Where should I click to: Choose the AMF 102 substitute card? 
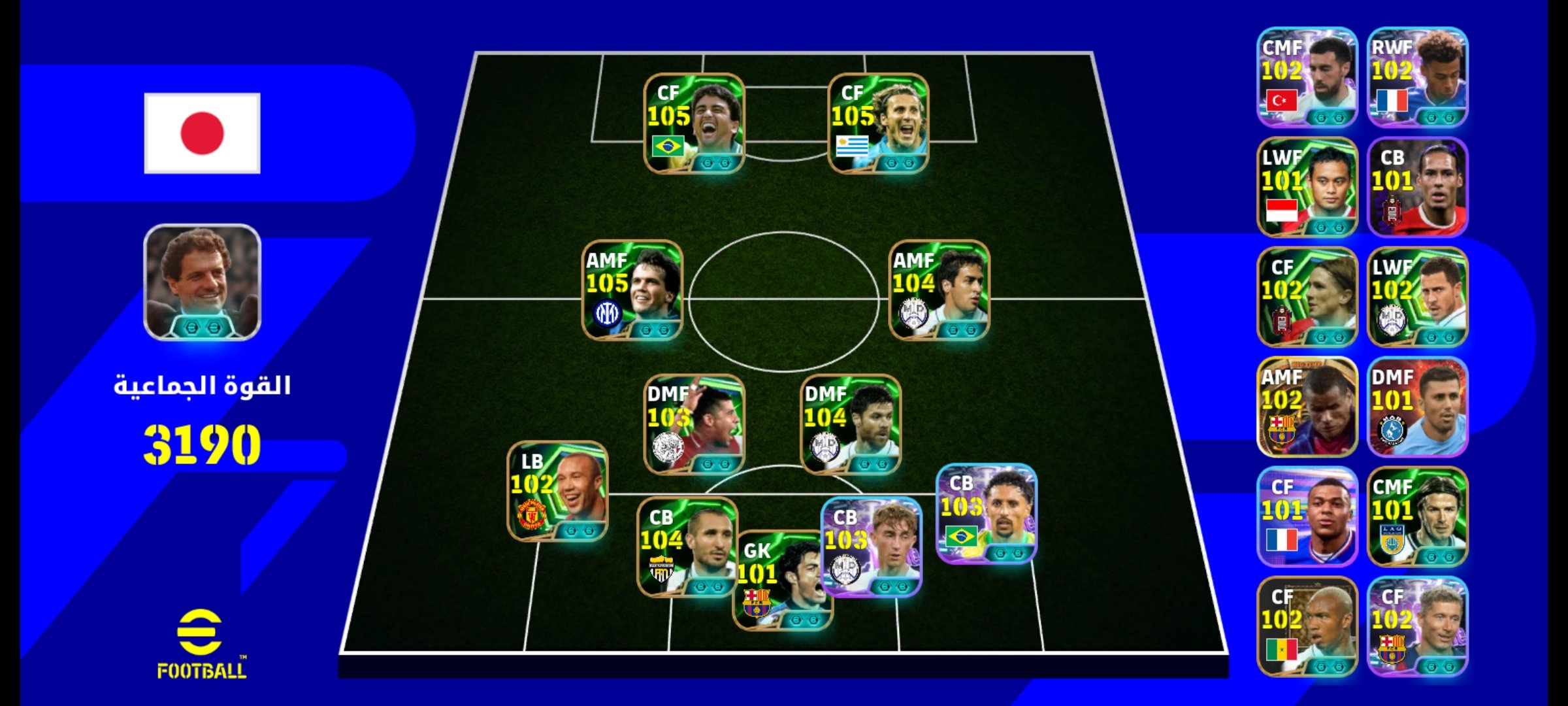click(1307, 407)
